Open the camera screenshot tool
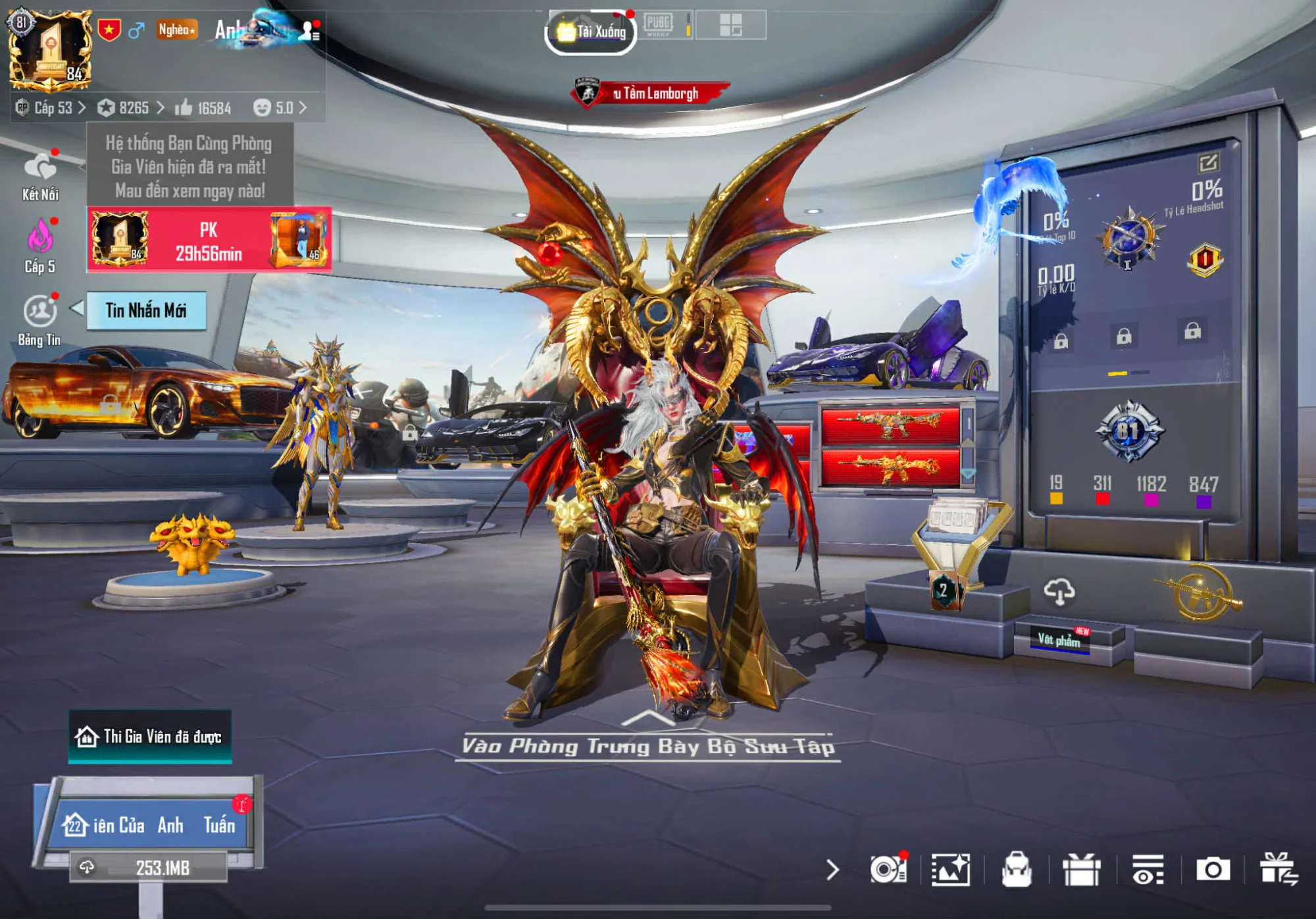The height and width of the screenshot is (919, 1316). 1213,870
